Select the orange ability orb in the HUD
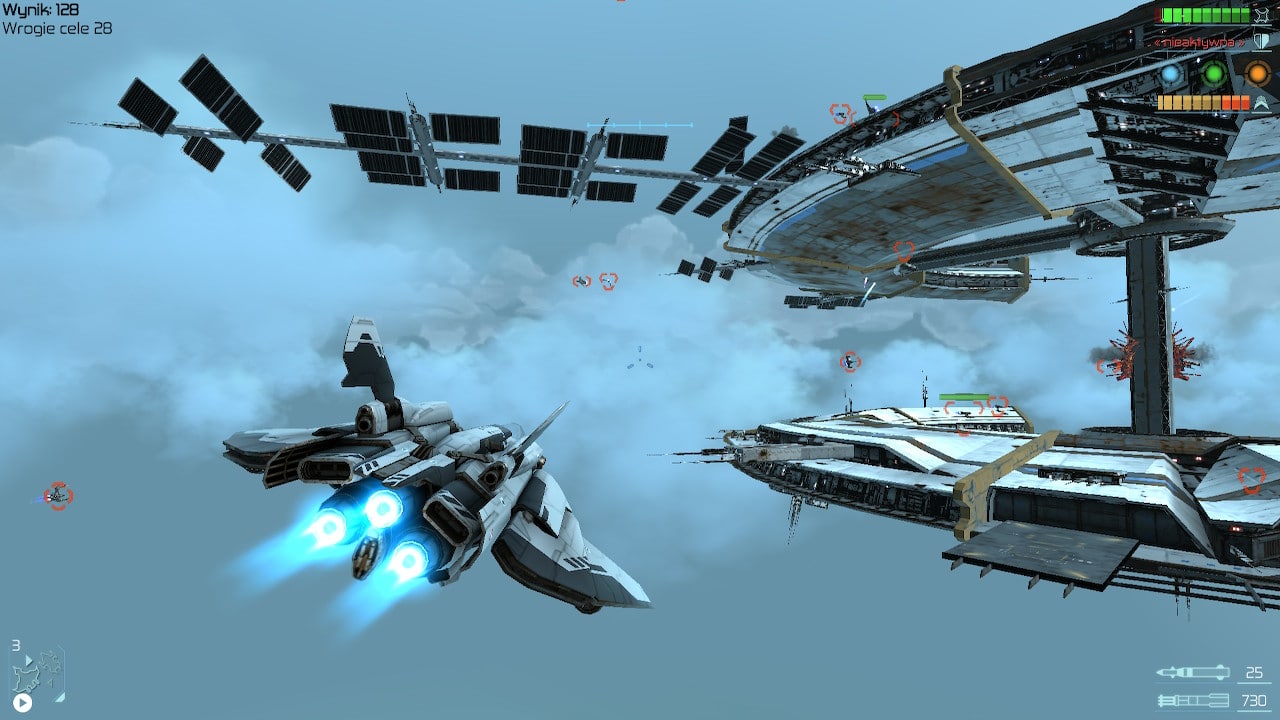1280x720 pixels. pos(1257,73)
